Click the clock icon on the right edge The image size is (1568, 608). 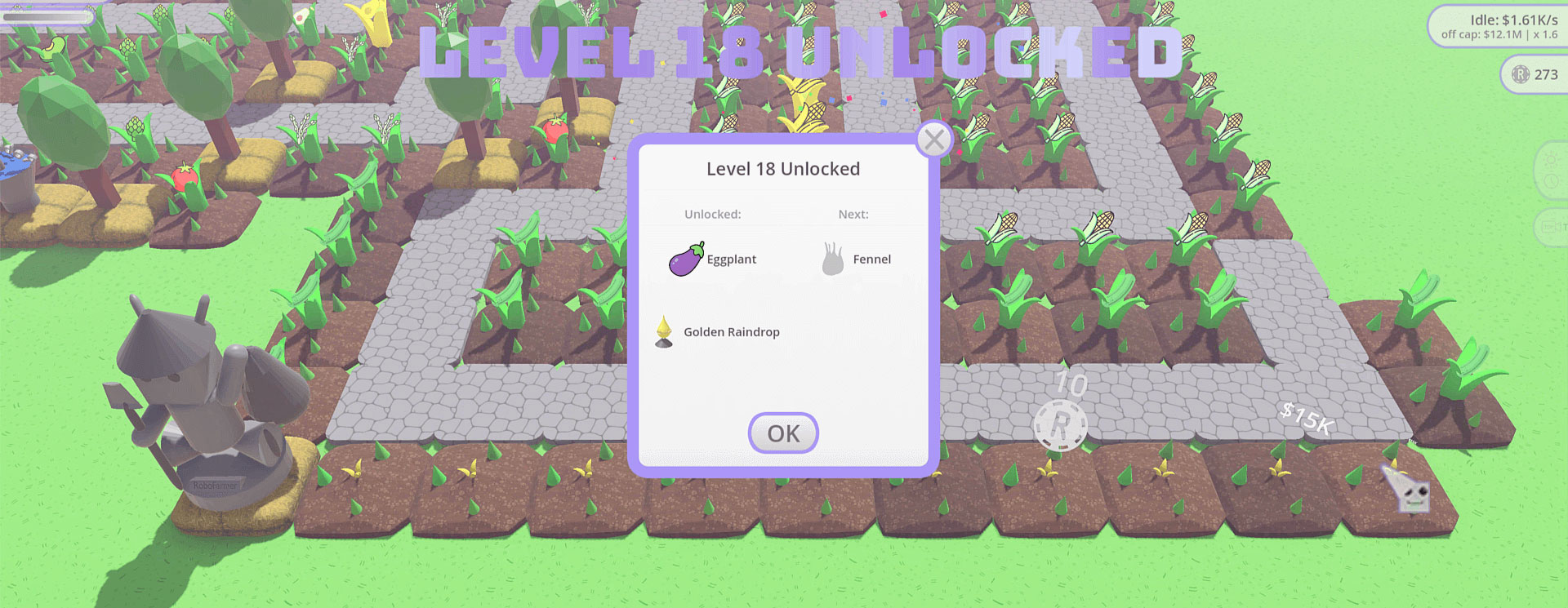coord(1552,180)
